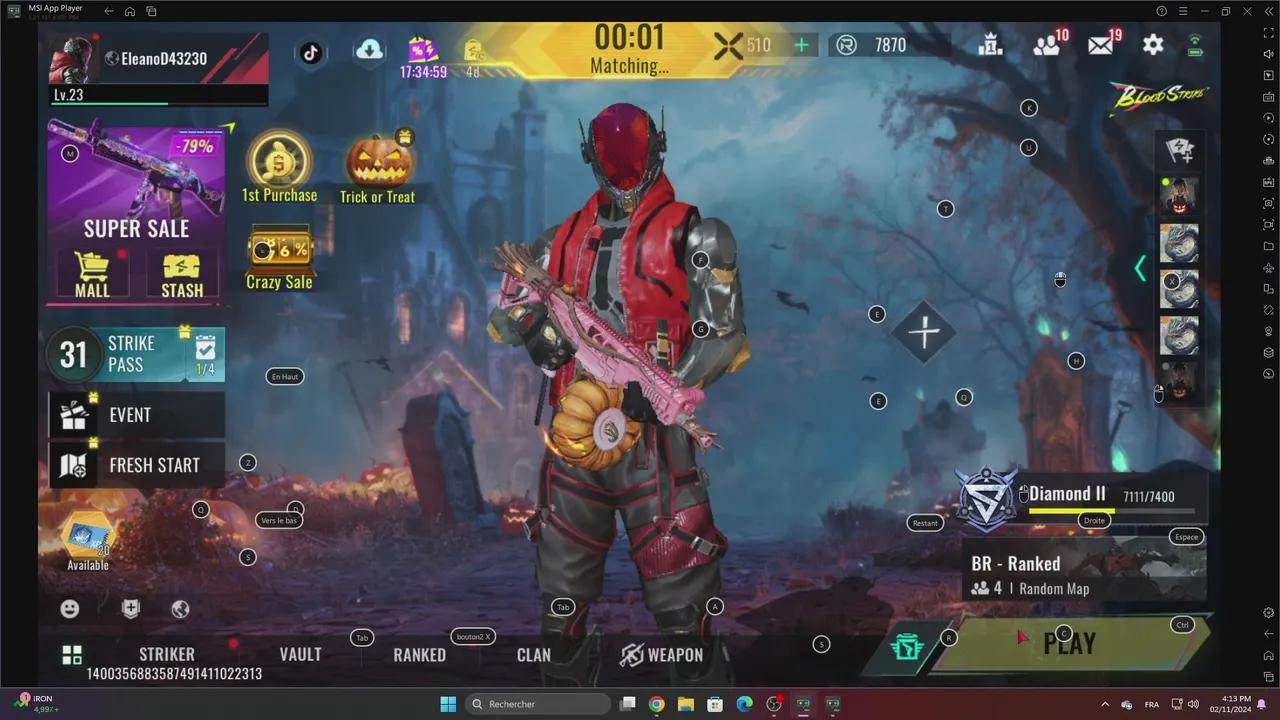Open the EVENT menu on left panel
The image size is (1280, 720).
coord(130,415)
